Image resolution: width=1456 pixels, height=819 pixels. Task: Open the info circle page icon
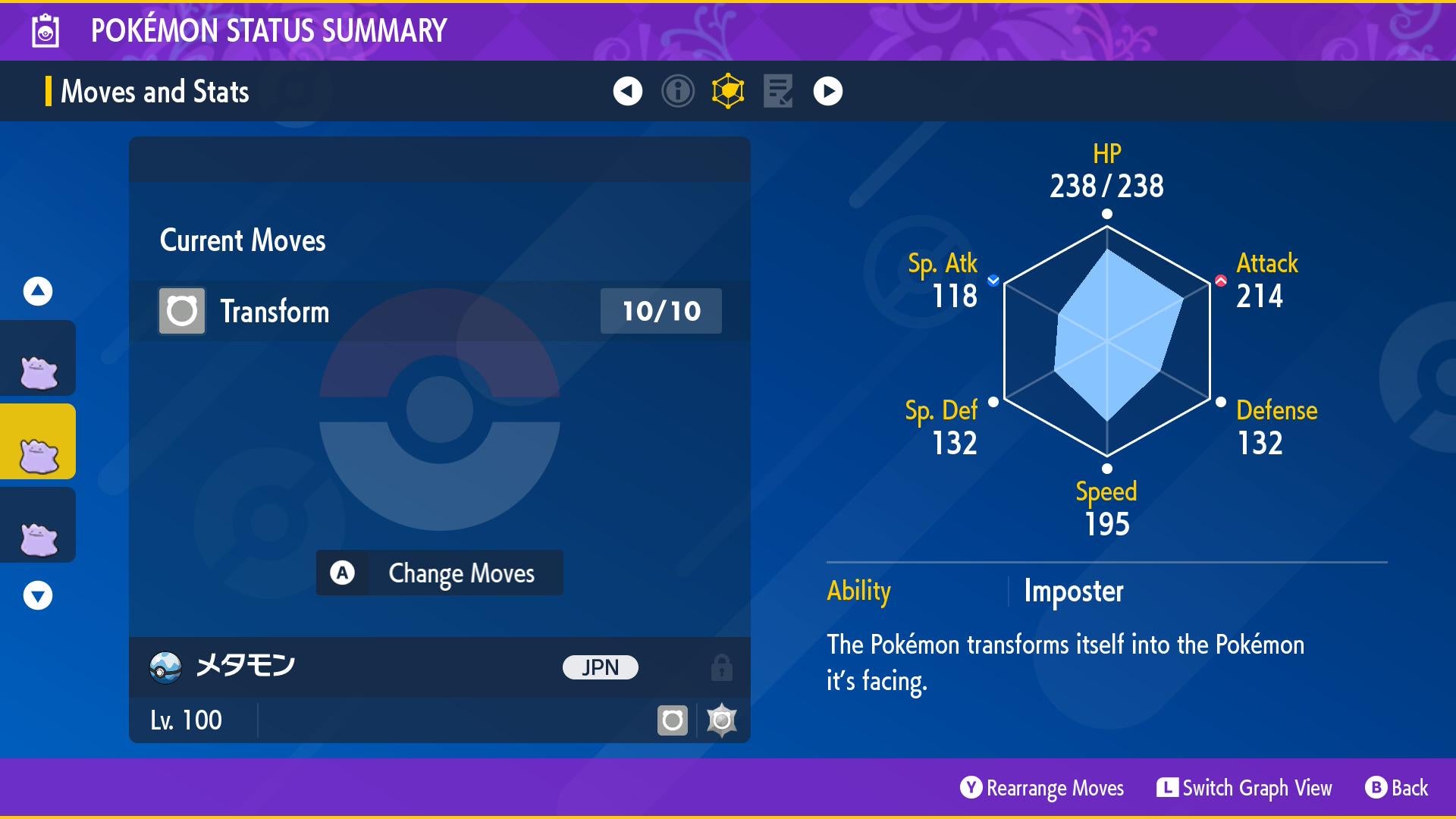coord(677,91)
